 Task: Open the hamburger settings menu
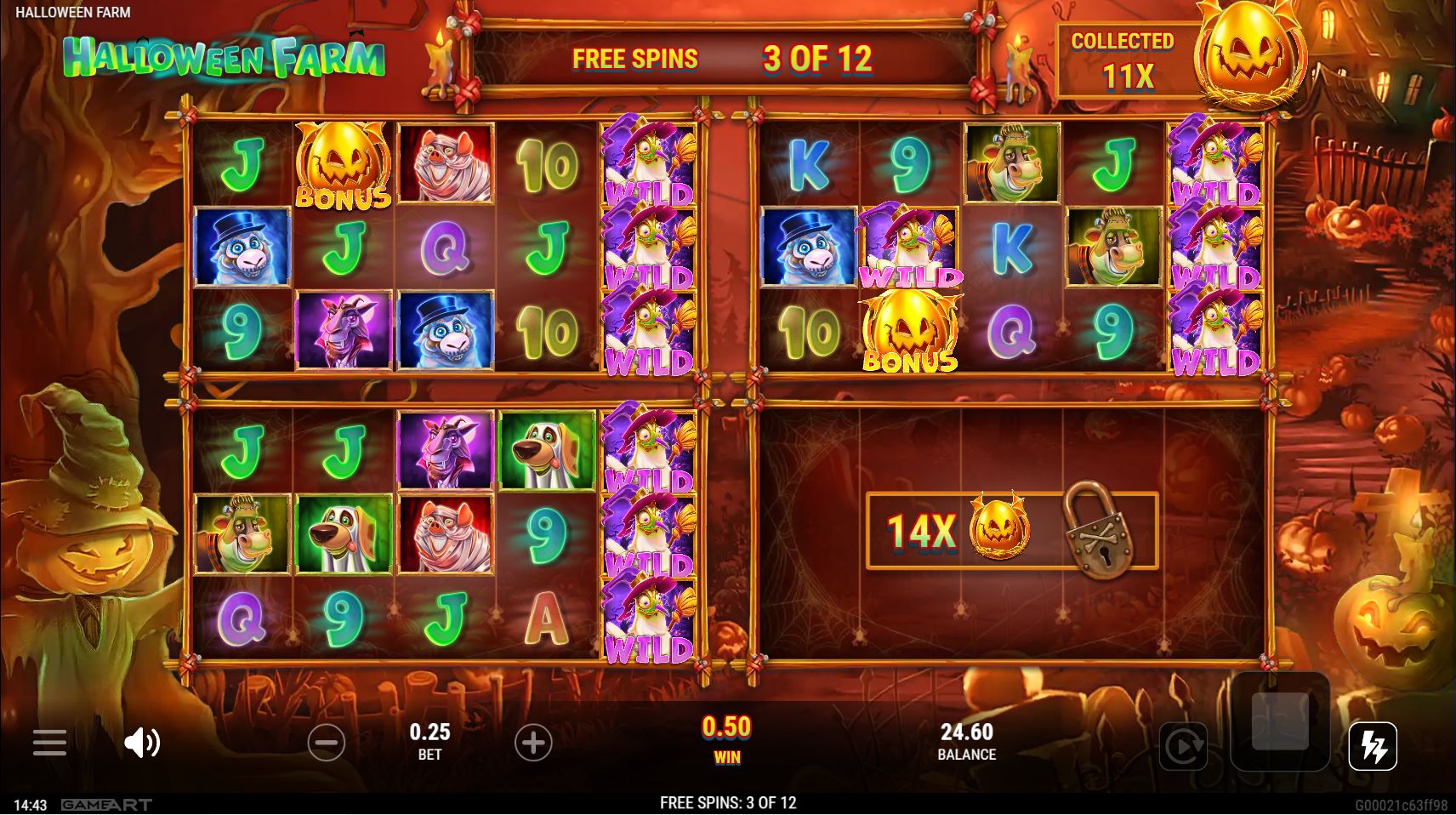coord(50,743)
